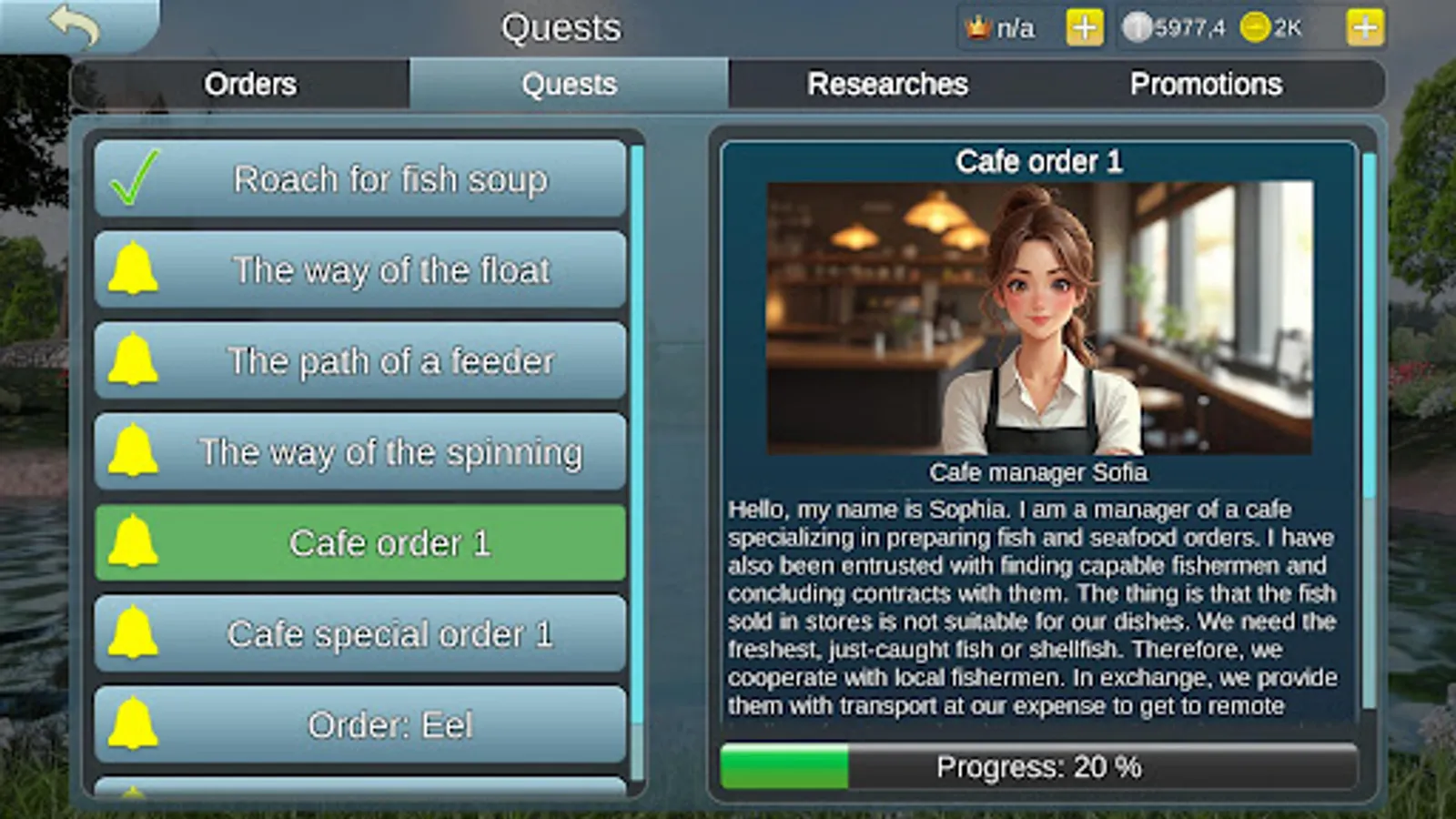Click the gold coins 2K icon
The width and height of the screenshot is (1456, 819).
(1256, 27)
